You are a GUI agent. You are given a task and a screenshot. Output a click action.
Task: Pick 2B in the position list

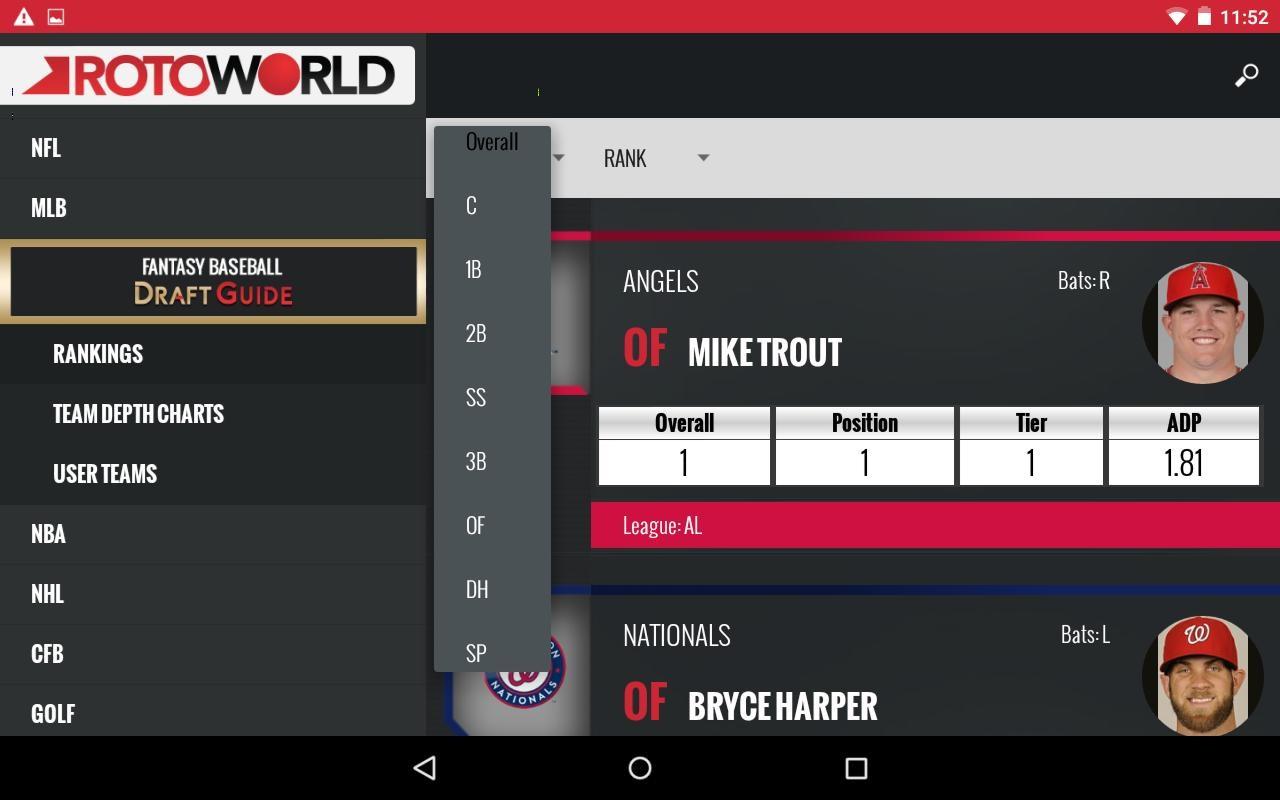coord(476,334)
